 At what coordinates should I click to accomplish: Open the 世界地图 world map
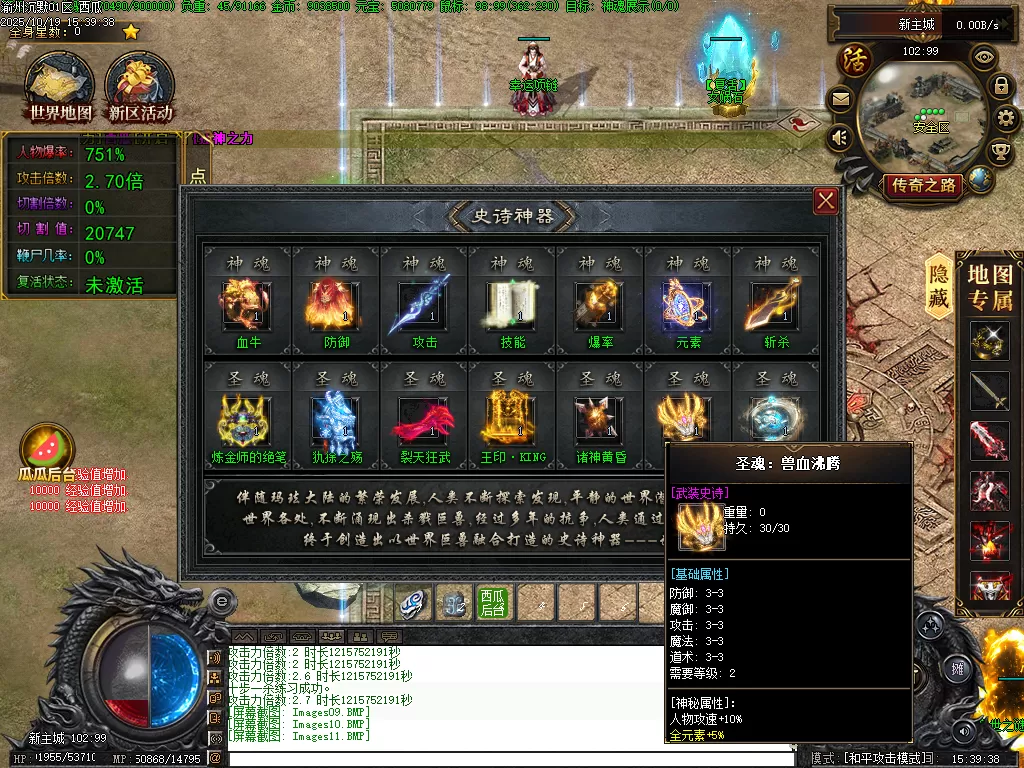click(61, 87)
